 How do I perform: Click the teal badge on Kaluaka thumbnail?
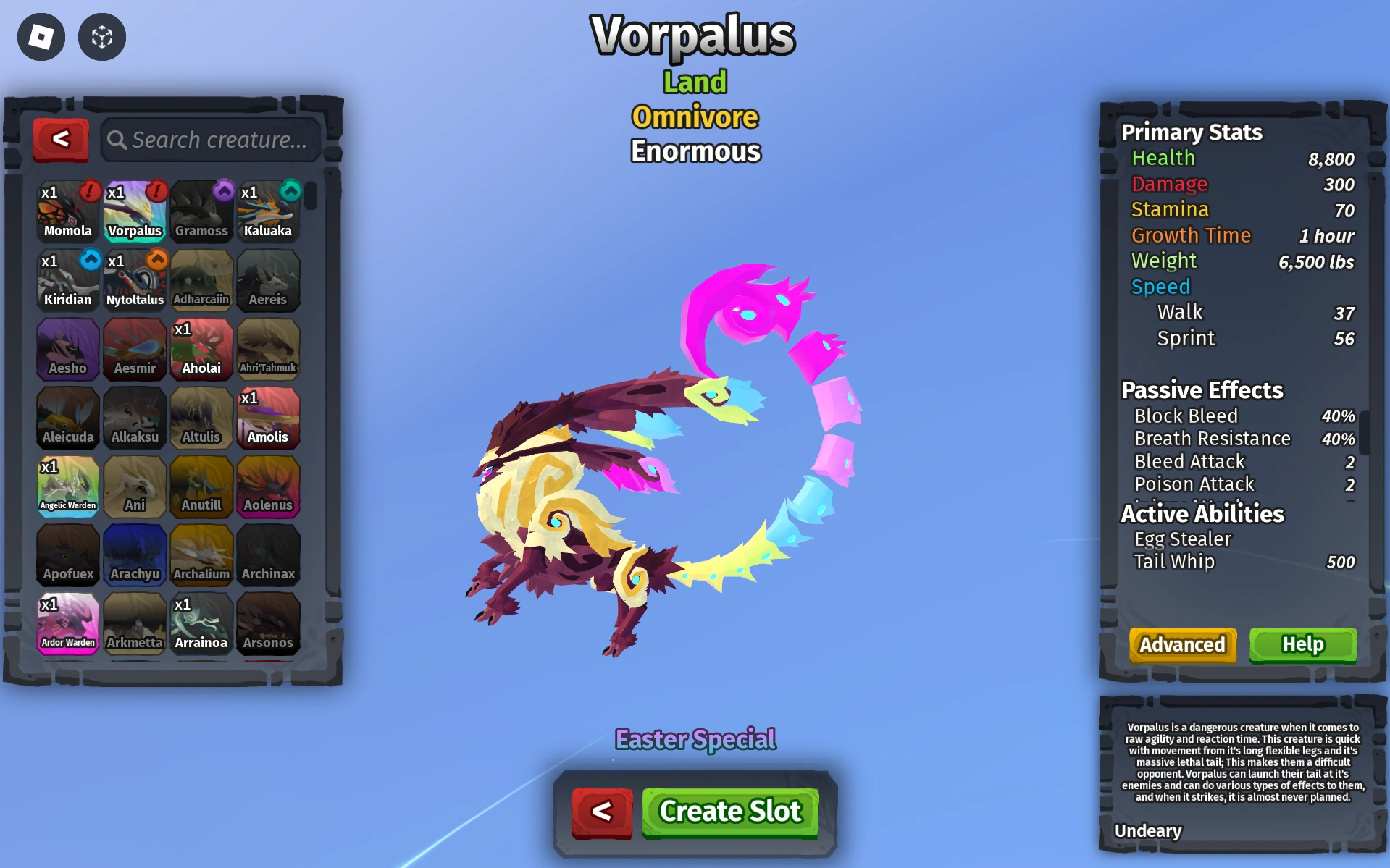point(289,192)
